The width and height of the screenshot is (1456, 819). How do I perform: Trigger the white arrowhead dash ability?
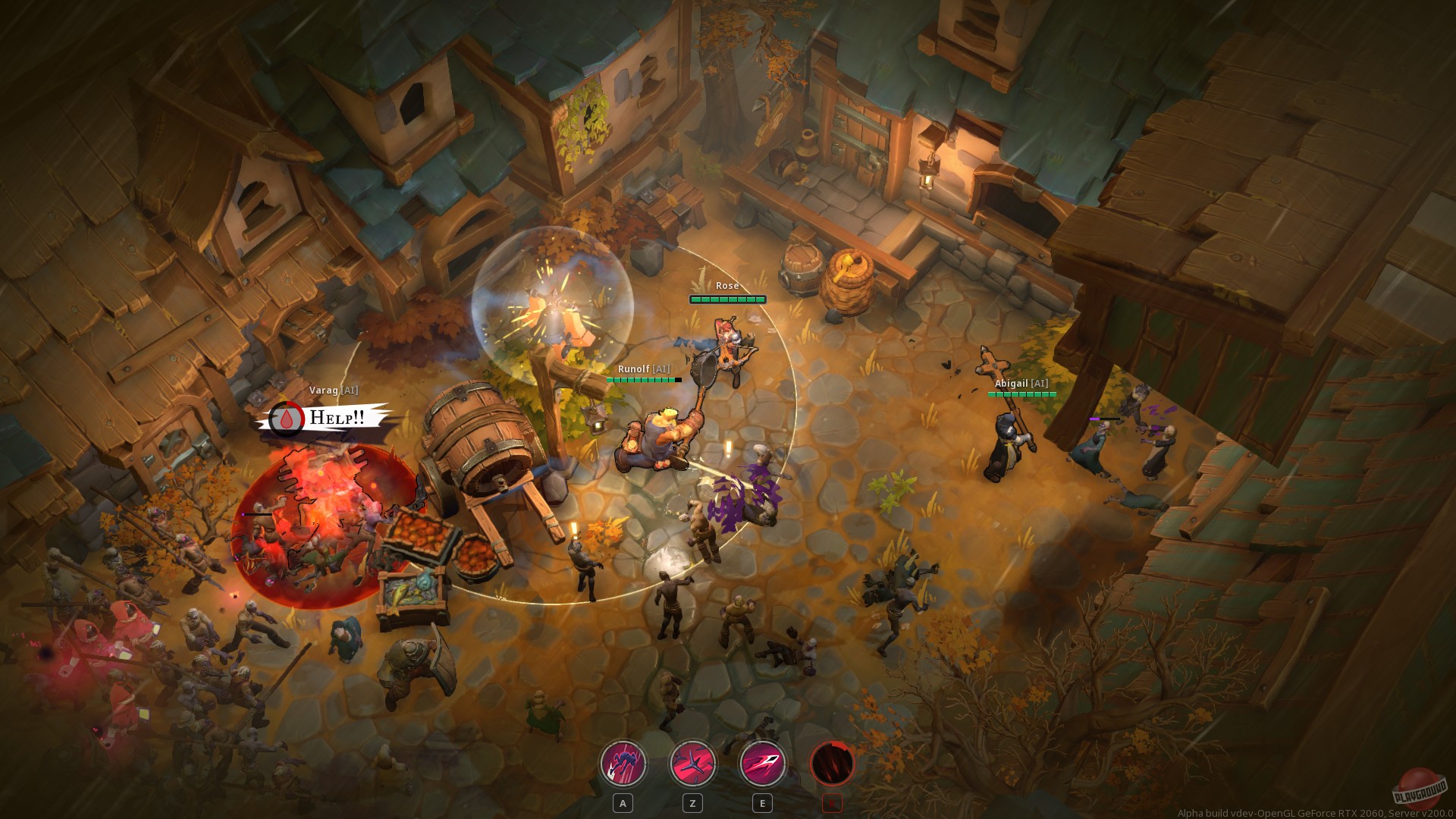[762, 764]
